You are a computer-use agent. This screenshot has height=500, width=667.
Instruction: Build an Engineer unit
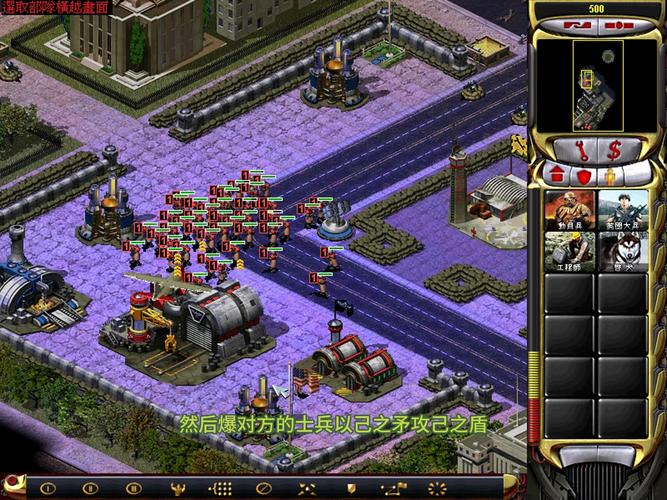click(x=568, y=252)
